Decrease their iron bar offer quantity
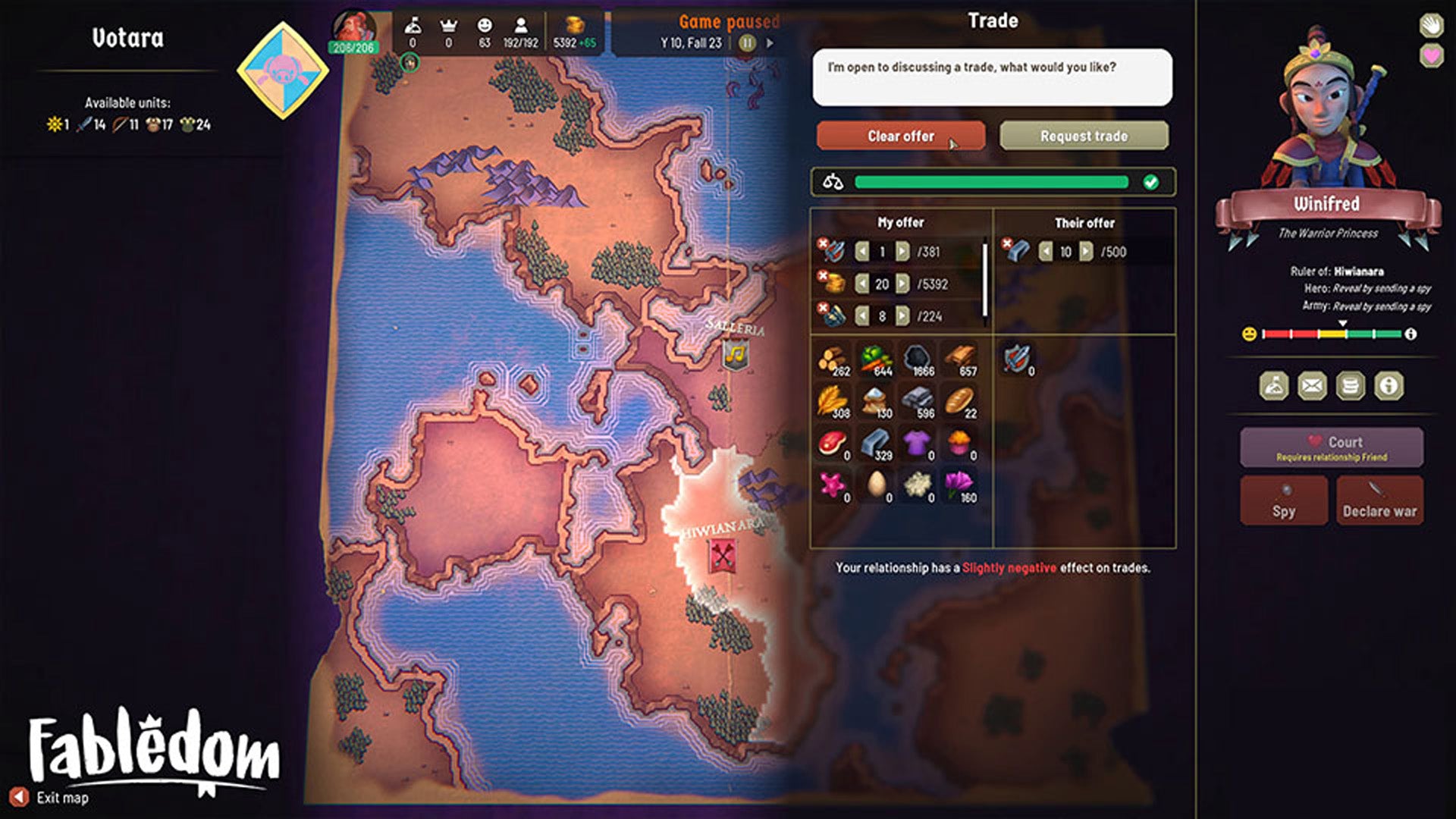Screen dimensions: 1456x819 [x=1046, y=252]
